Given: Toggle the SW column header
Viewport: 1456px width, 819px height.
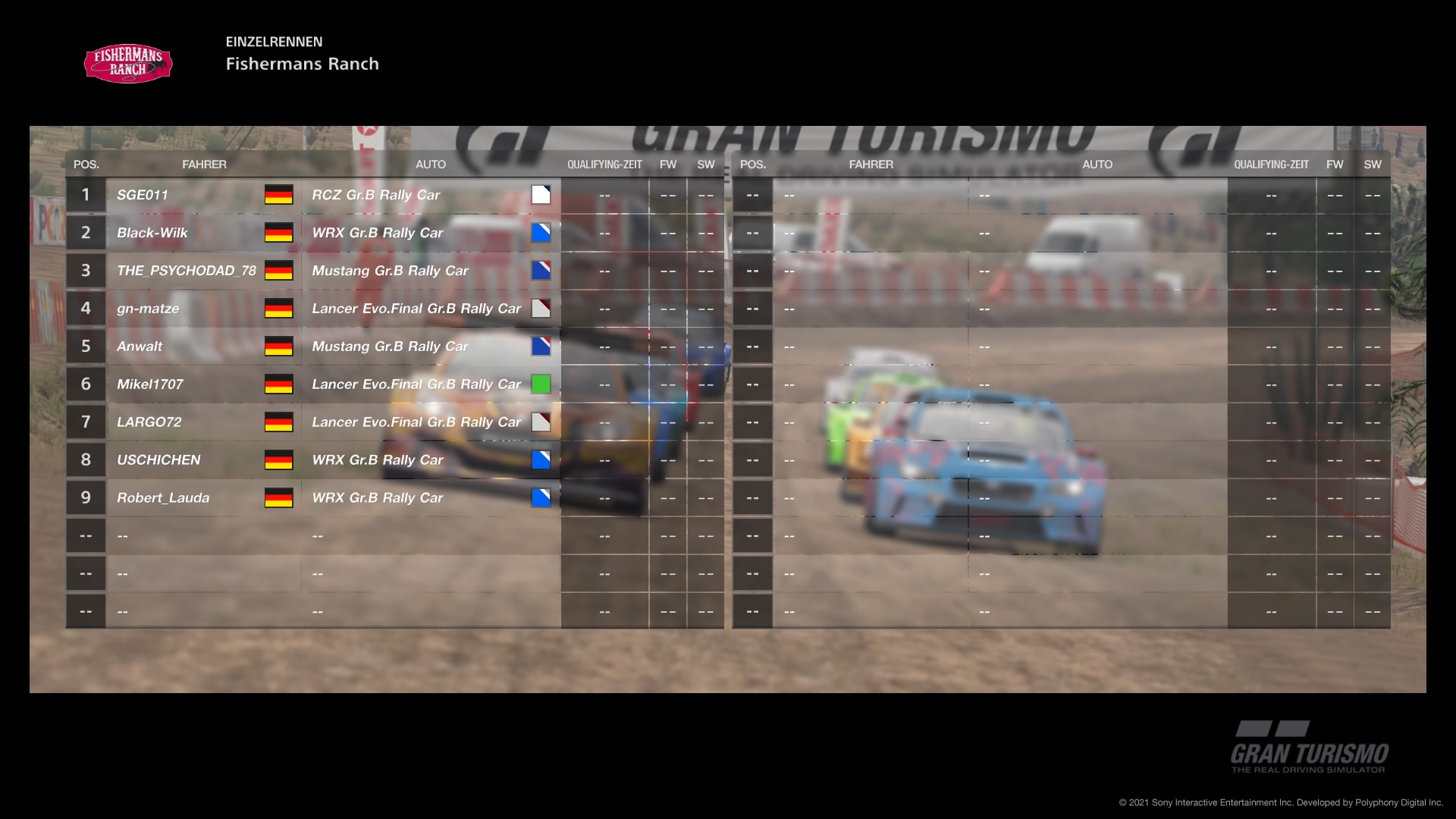Looking at the screenshot, I should click(704, 164).
